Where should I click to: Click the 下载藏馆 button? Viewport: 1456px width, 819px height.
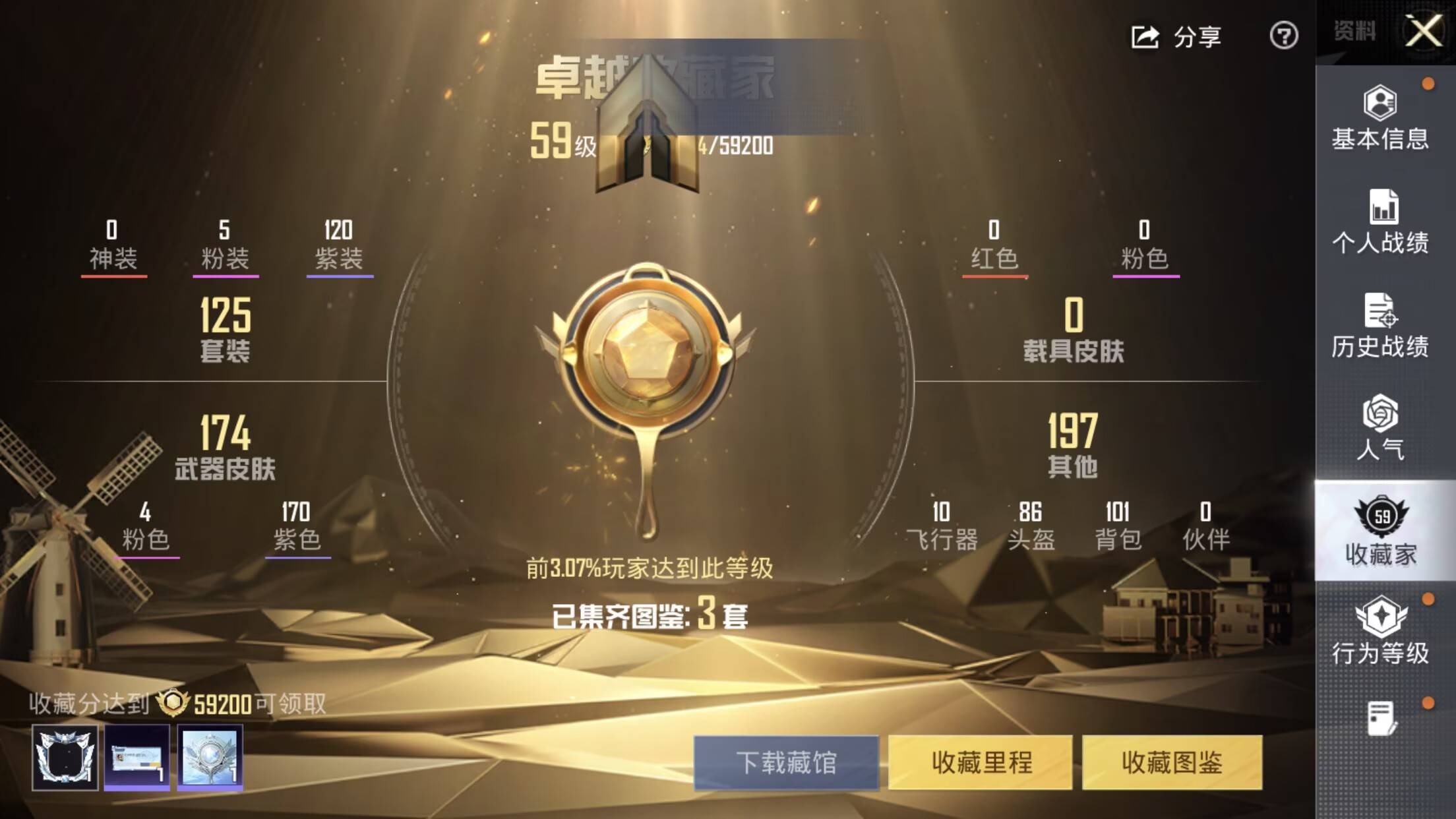(786, 762)
